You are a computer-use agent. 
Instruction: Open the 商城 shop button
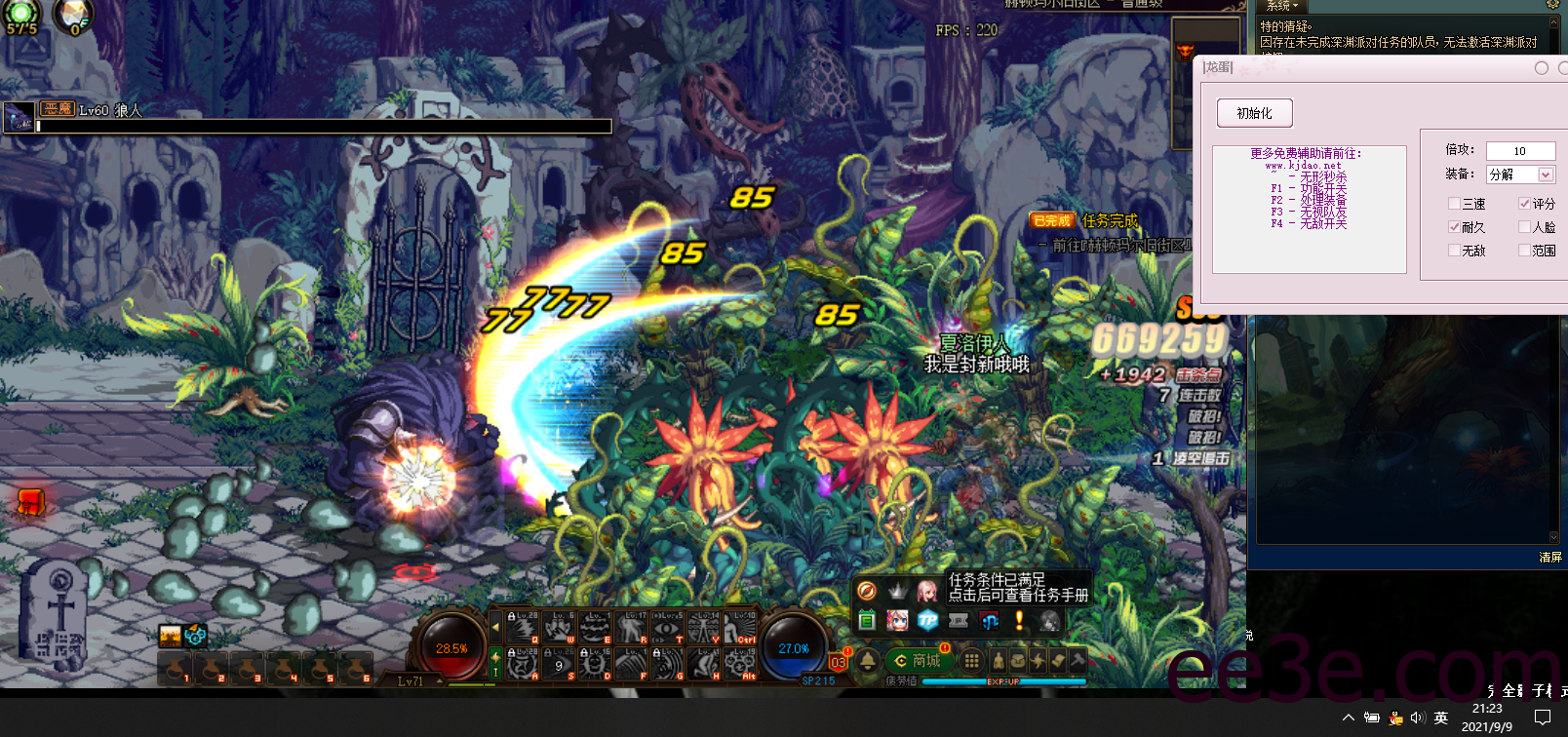(x=919, y=661)
